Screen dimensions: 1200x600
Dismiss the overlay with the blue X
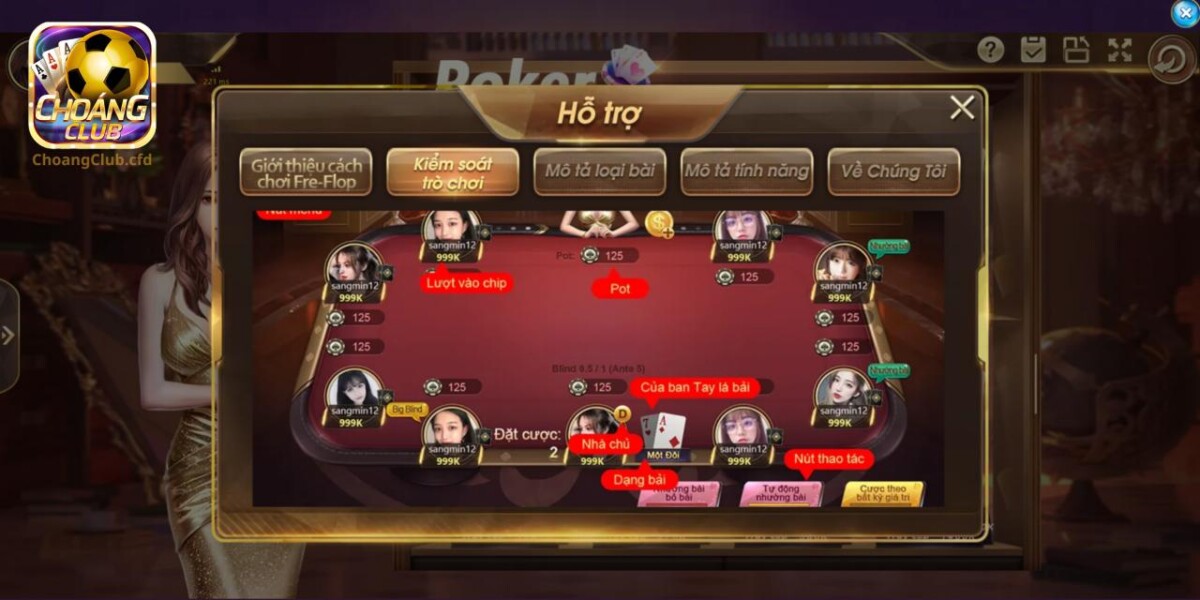[x=1183, y=13]
